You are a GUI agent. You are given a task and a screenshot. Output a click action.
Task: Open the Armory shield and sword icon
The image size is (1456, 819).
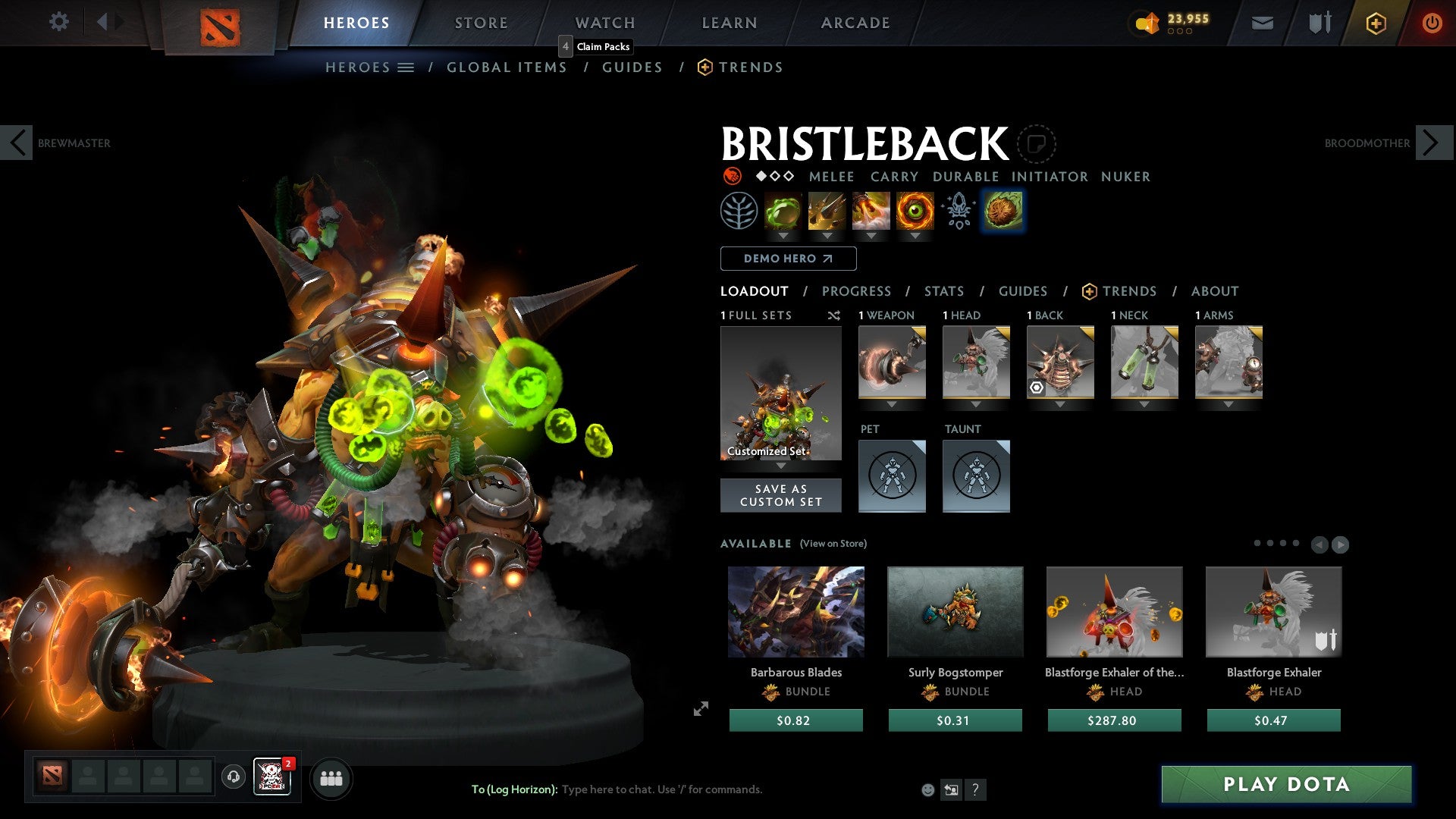pos(1319,23)
